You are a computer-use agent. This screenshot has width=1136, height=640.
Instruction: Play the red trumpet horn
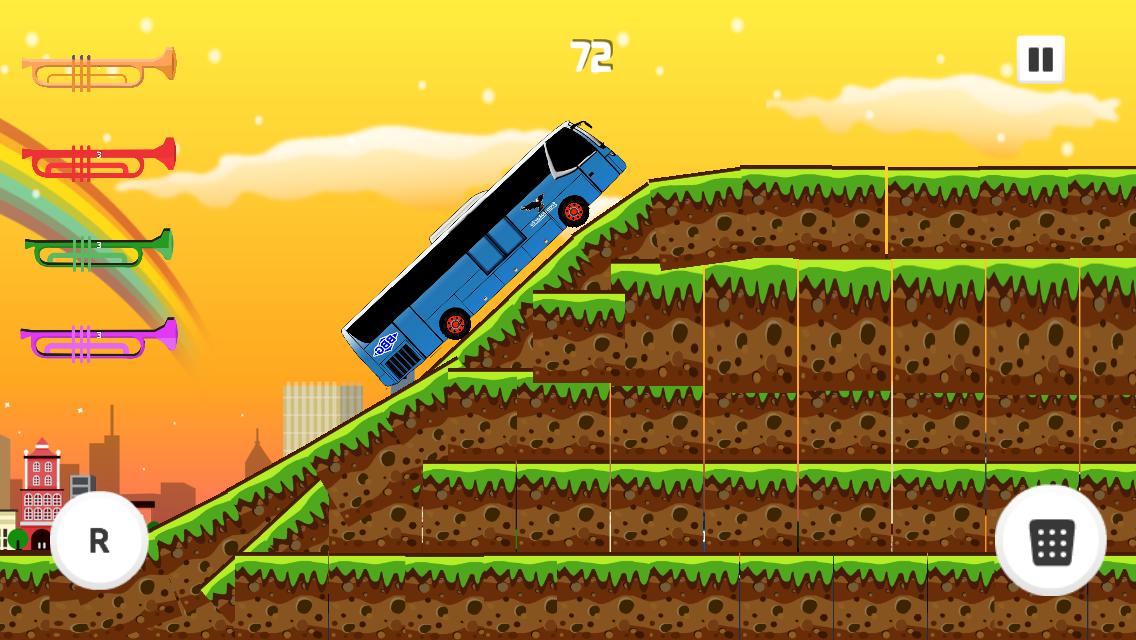(x=99, y=159)
